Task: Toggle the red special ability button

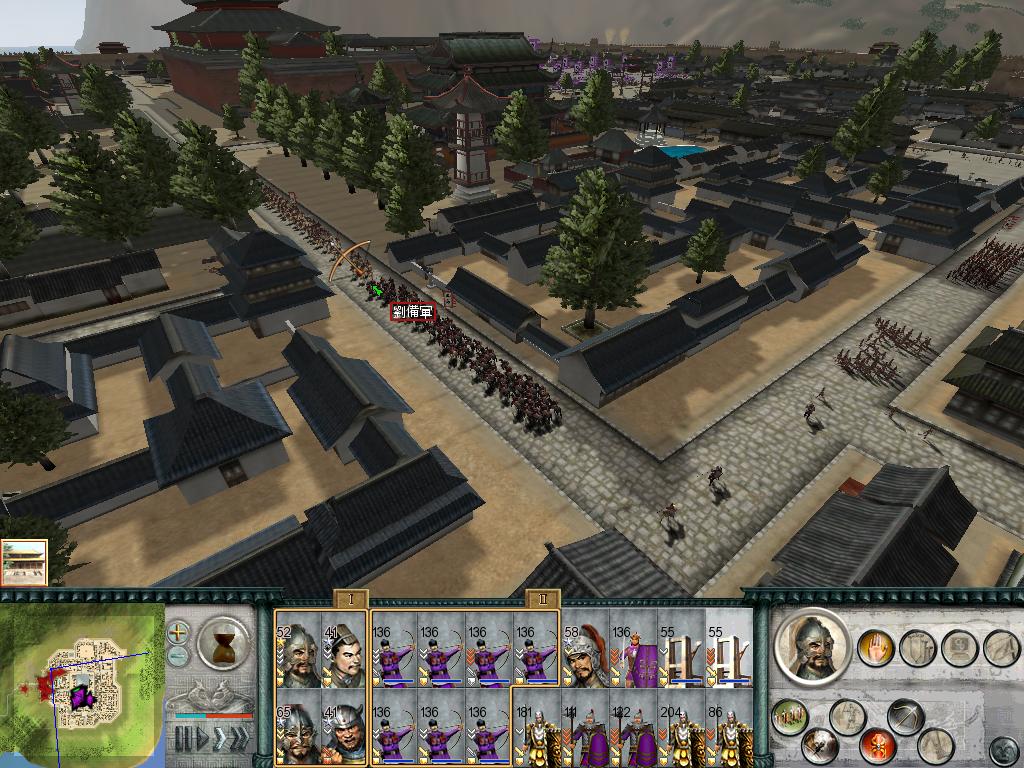Action: (877, 745)
